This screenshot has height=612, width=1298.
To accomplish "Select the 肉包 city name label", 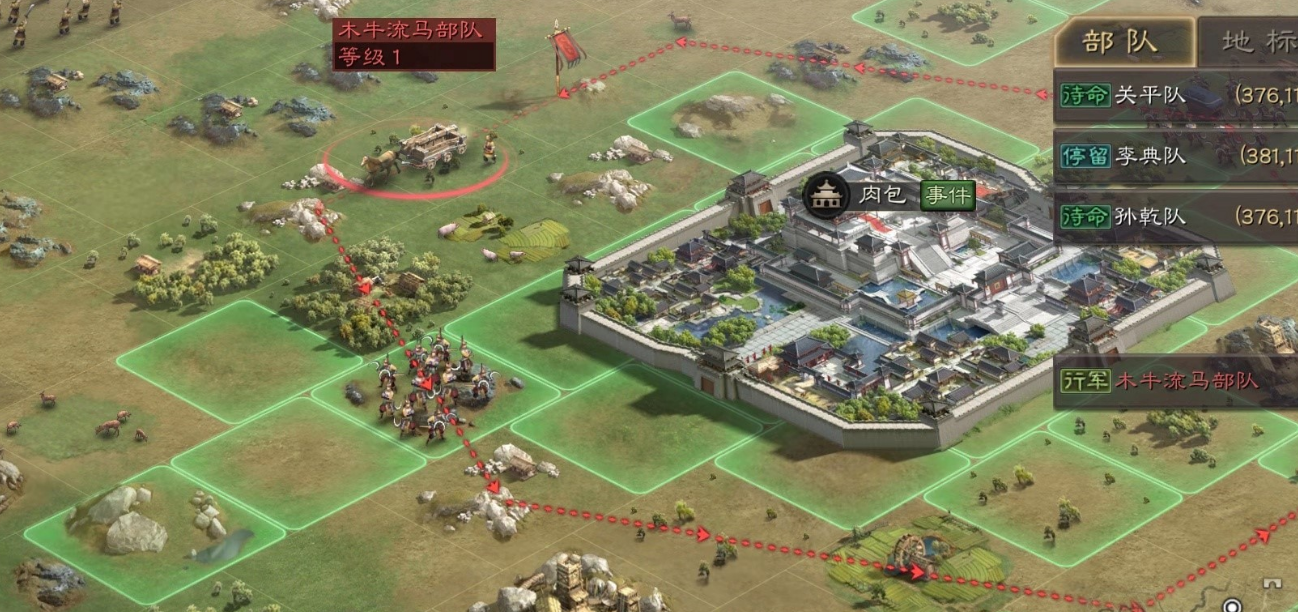I will [x=882, y=194].
